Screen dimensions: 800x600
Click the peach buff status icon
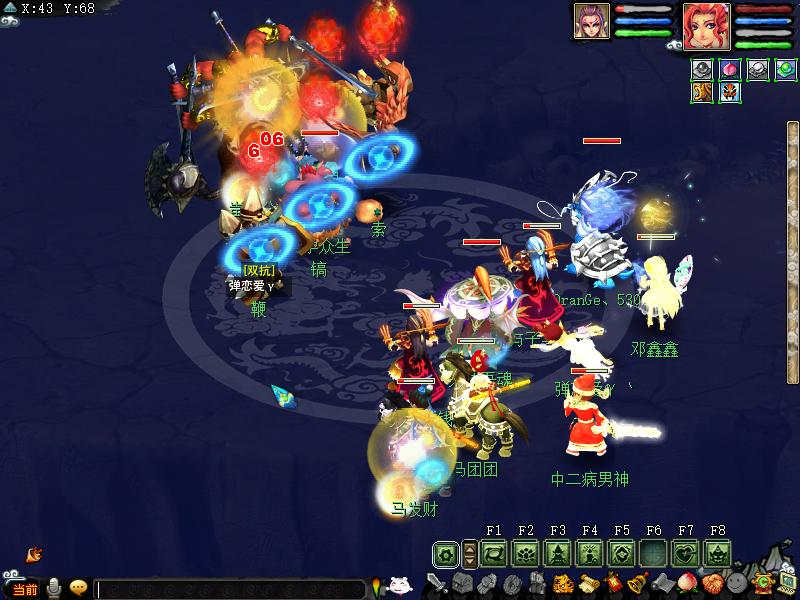click(x=731, y=71)
